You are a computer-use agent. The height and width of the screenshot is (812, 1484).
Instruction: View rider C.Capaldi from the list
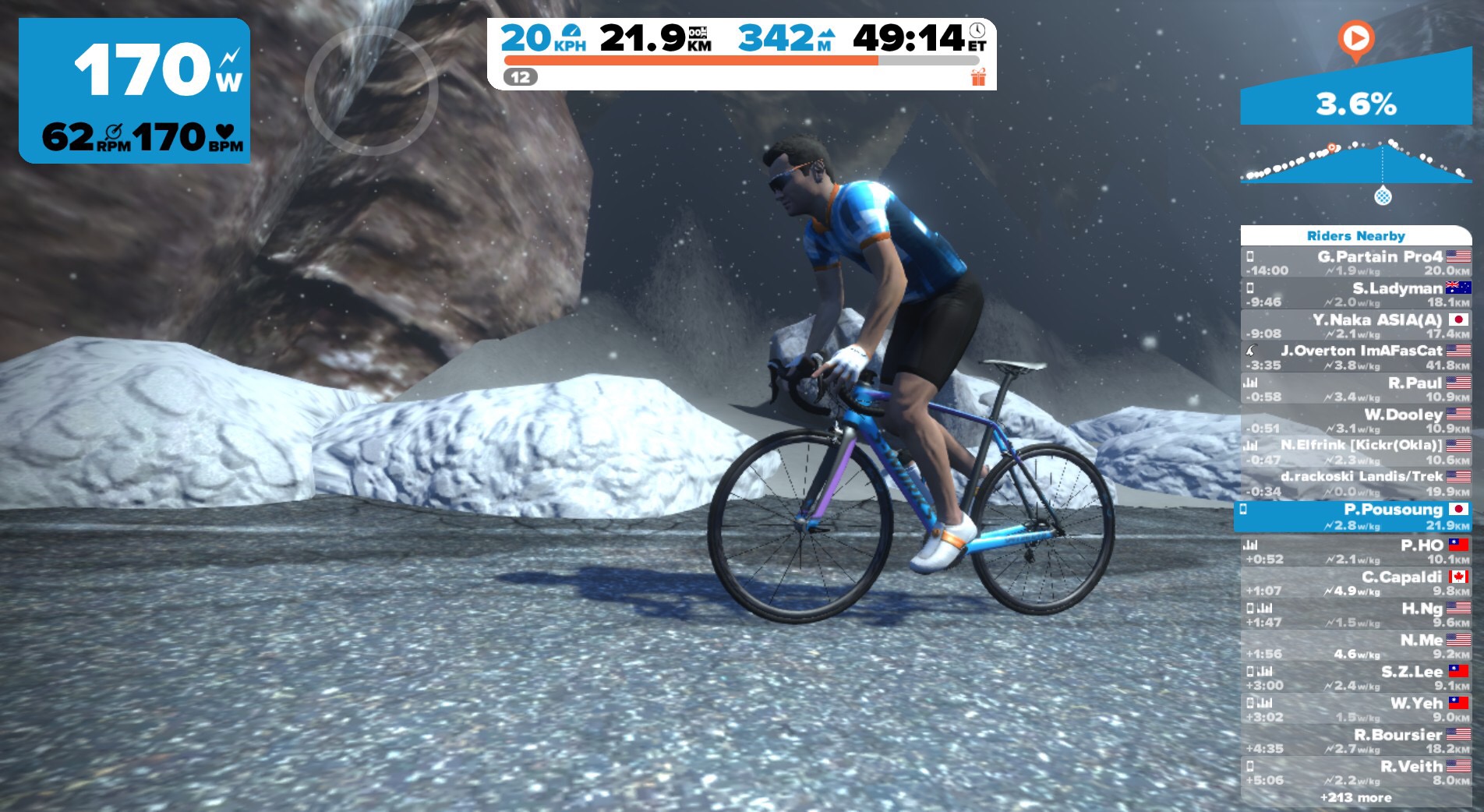click(1356, 583)
